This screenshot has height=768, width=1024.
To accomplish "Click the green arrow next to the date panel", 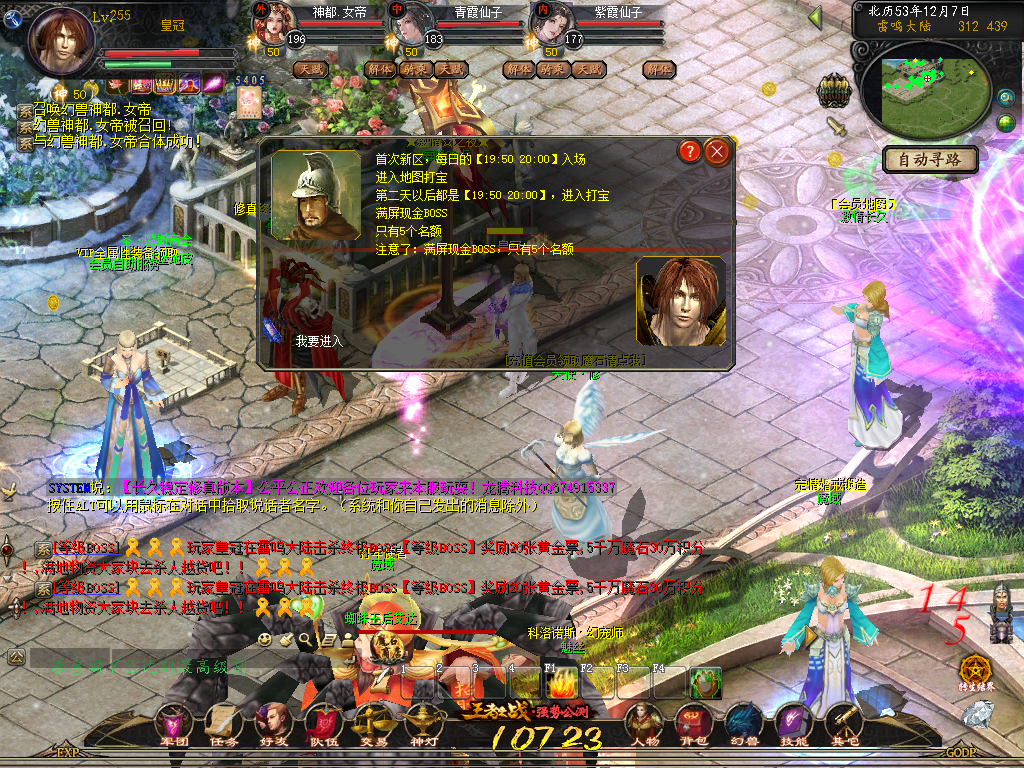I will (x=814, y=18).
